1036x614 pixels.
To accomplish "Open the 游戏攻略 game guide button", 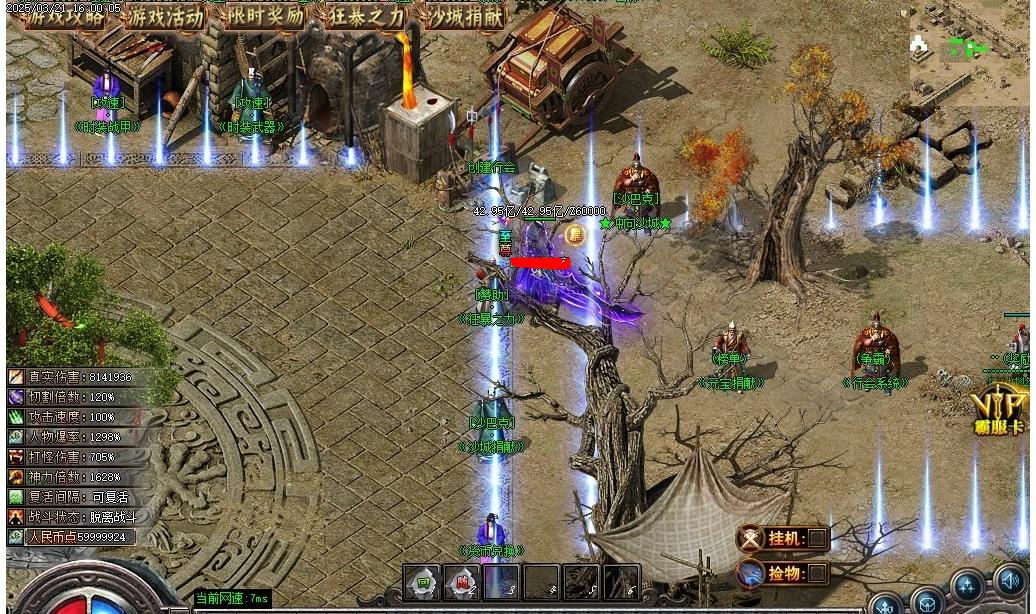I will (65, 16).
